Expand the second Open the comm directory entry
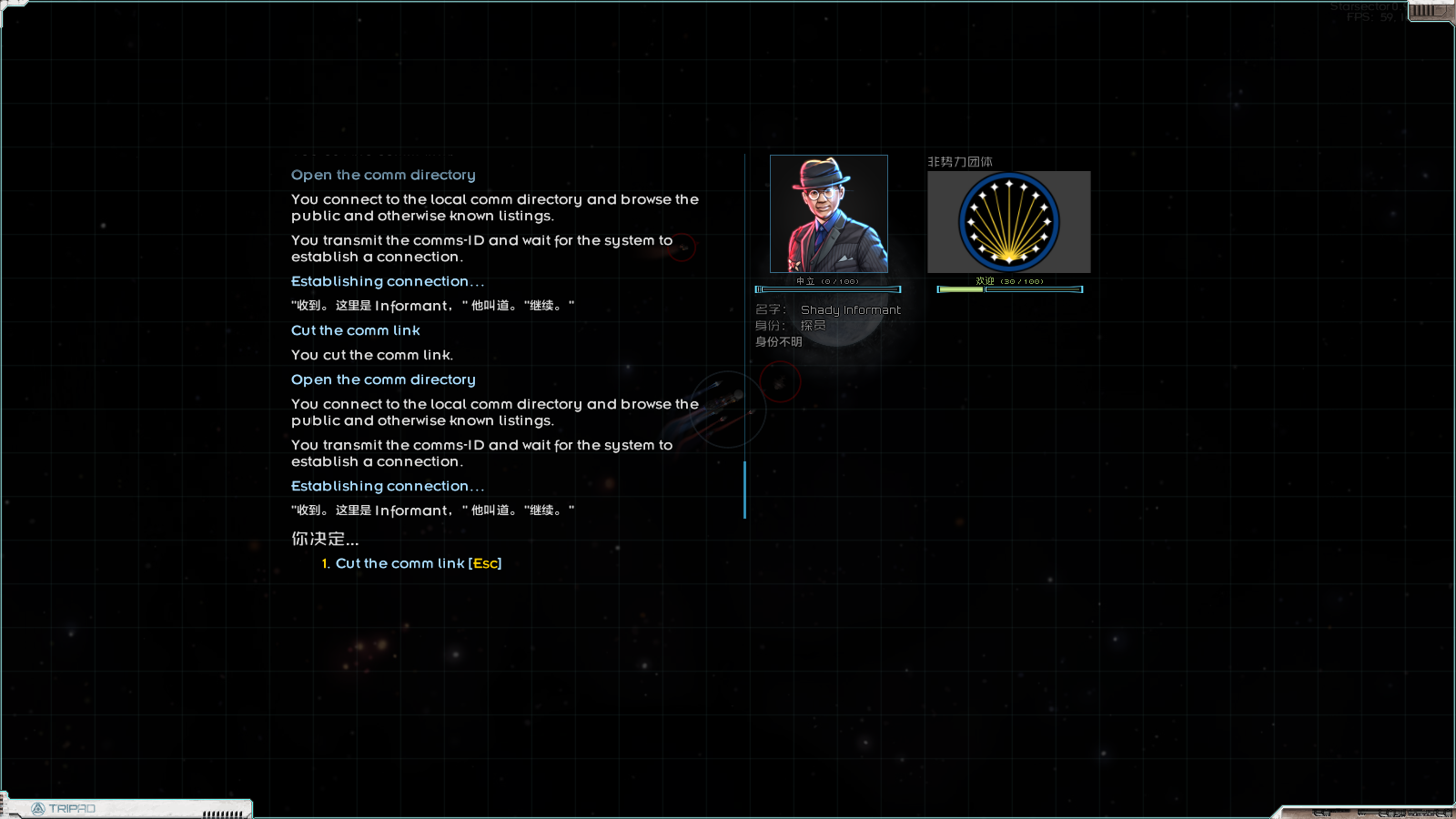This screenshot has width=1456, height=819. coord(382,379)
